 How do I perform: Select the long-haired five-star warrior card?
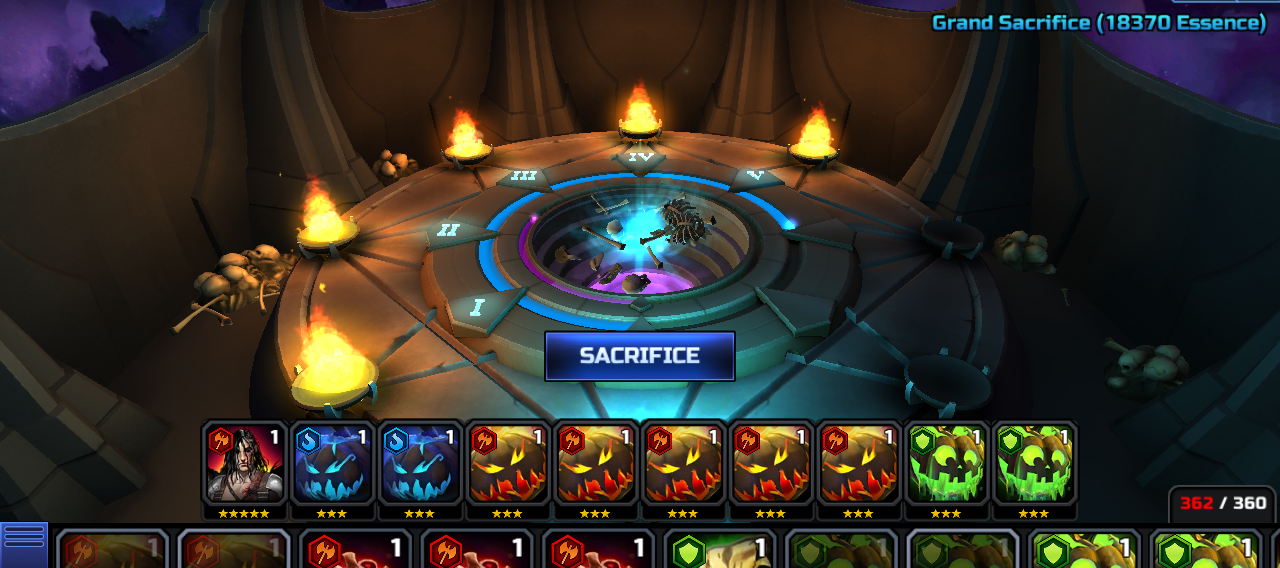[244, 462]
